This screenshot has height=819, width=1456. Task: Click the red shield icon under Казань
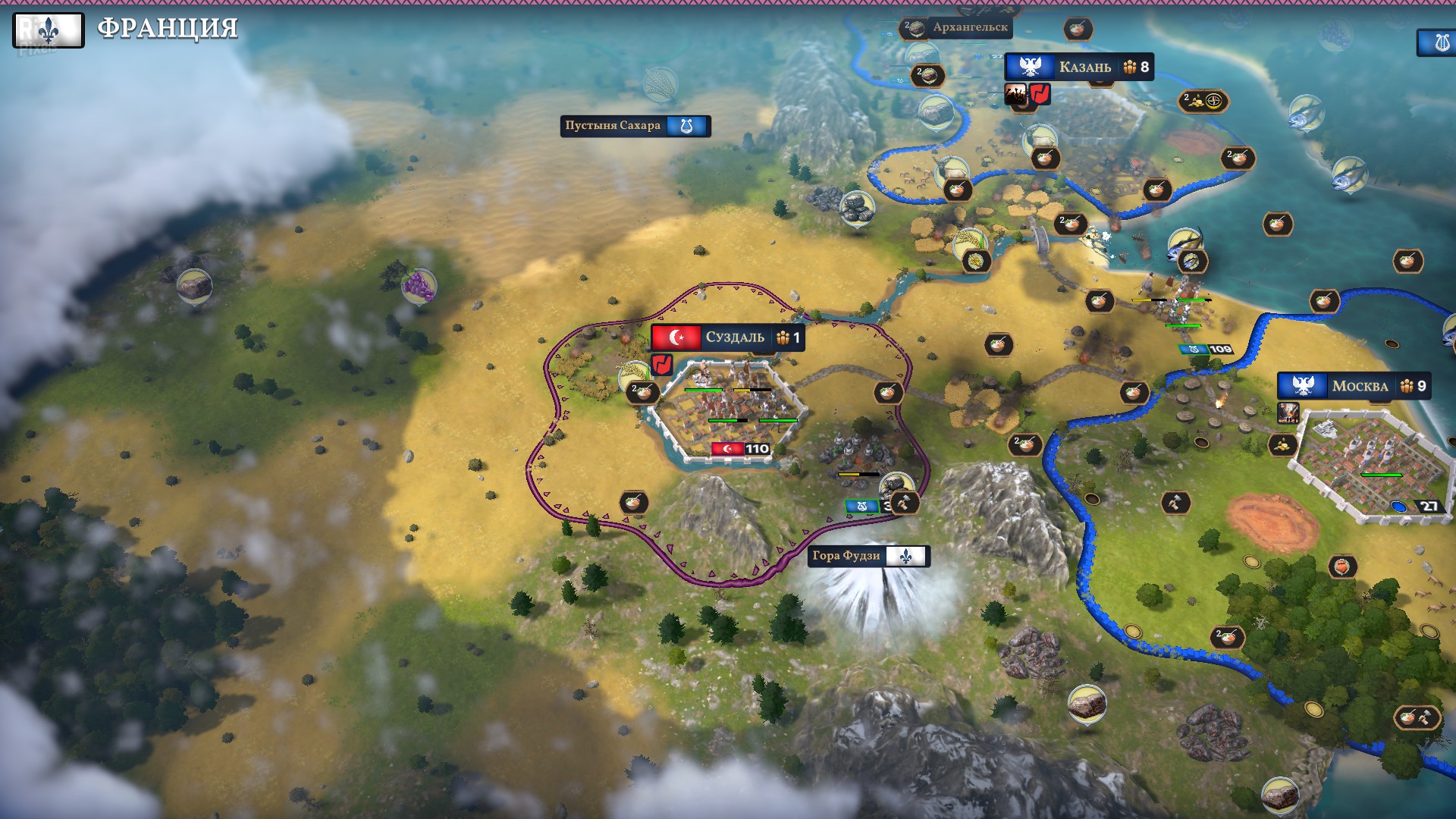(x=1040, y=94)
